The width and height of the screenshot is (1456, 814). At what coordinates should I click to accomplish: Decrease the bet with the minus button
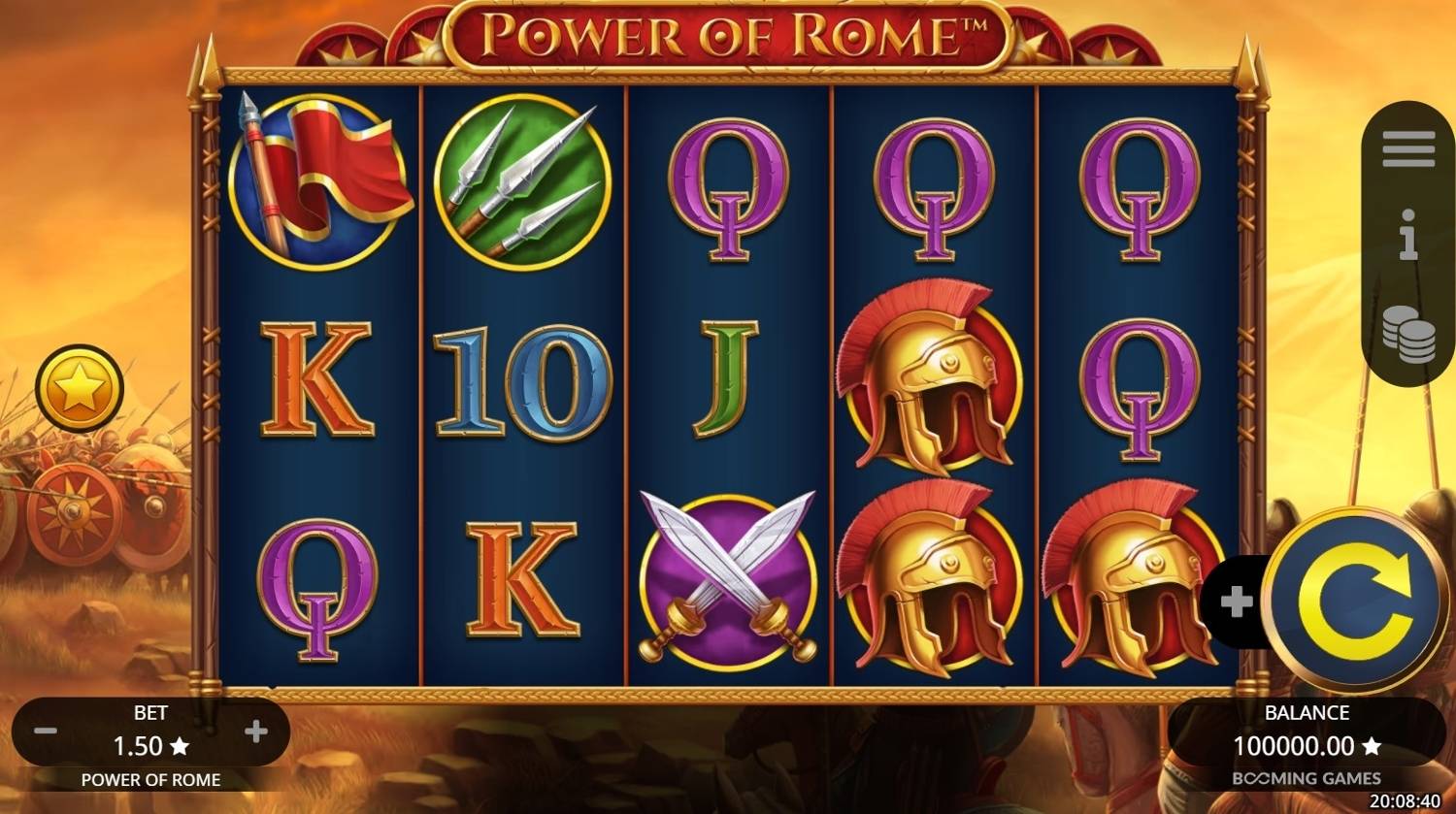44,733
